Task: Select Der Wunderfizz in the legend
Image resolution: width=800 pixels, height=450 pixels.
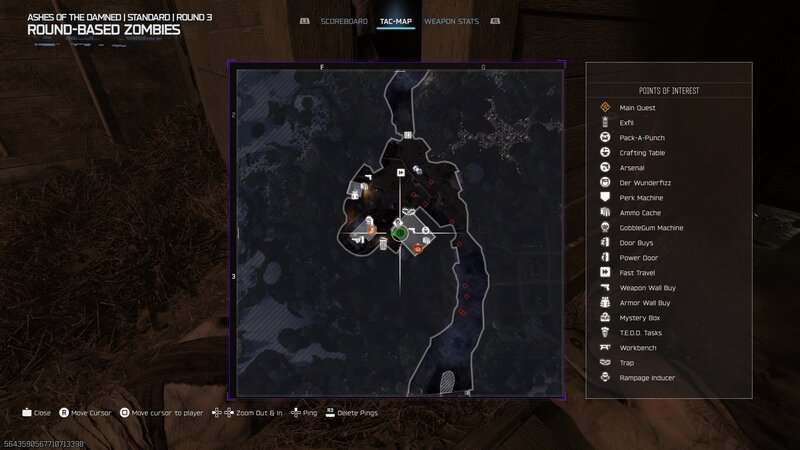Action: (642, 182)
